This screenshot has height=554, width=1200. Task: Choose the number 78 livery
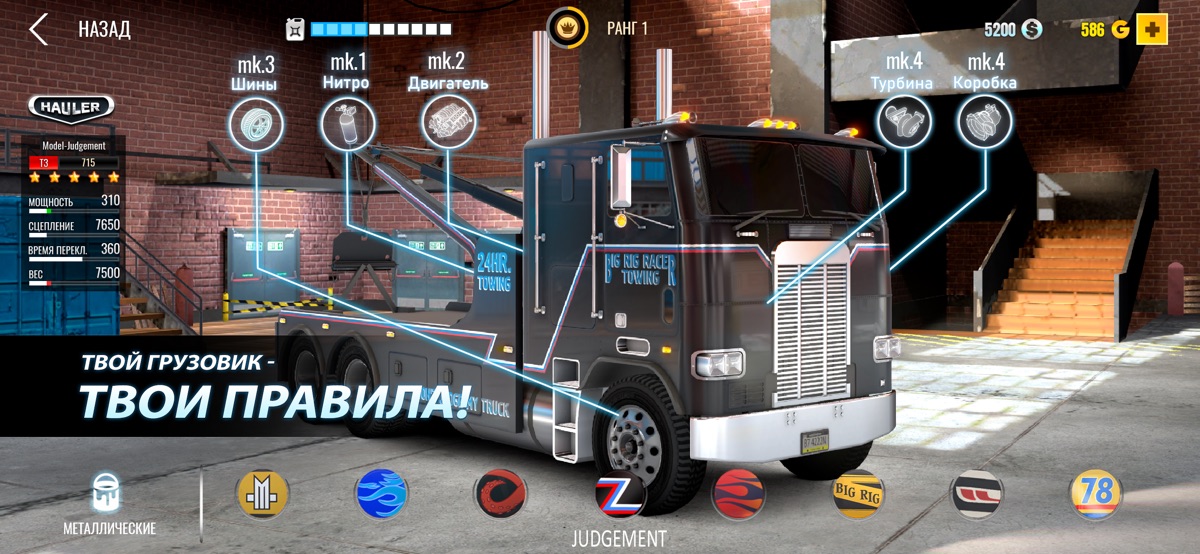1095,493
